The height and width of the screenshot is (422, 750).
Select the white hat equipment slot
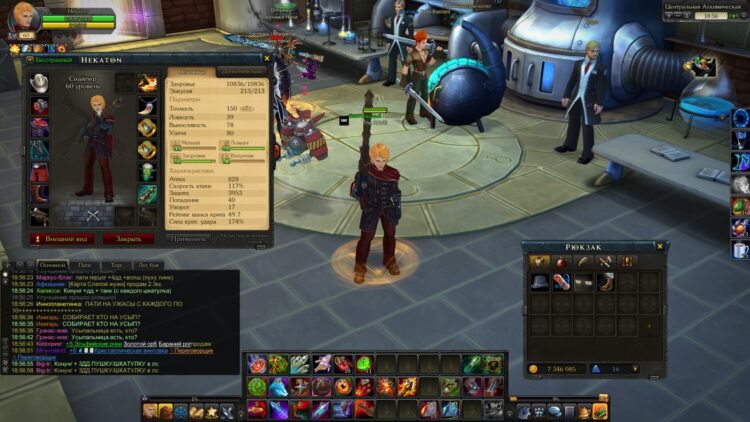pos(40,83)
